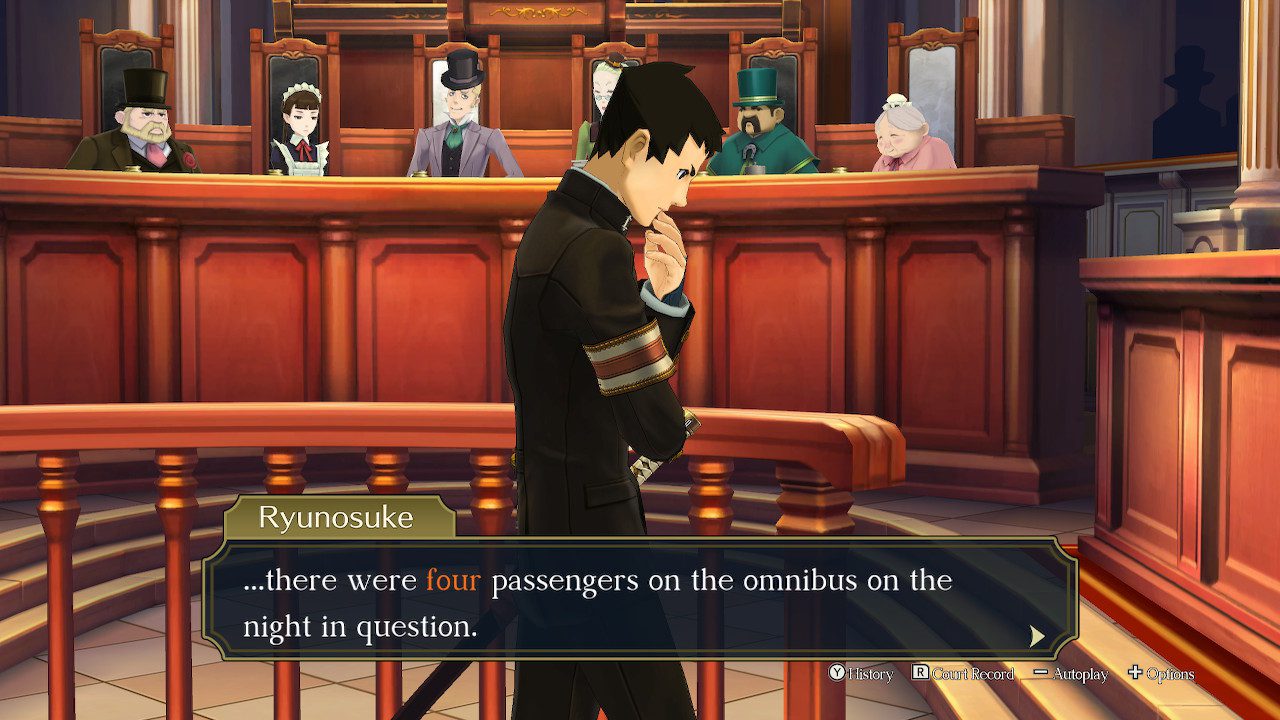Open the History log
Image resolution: width=1280 pixels, height=720 pixels.
click(x=861, y=674)
